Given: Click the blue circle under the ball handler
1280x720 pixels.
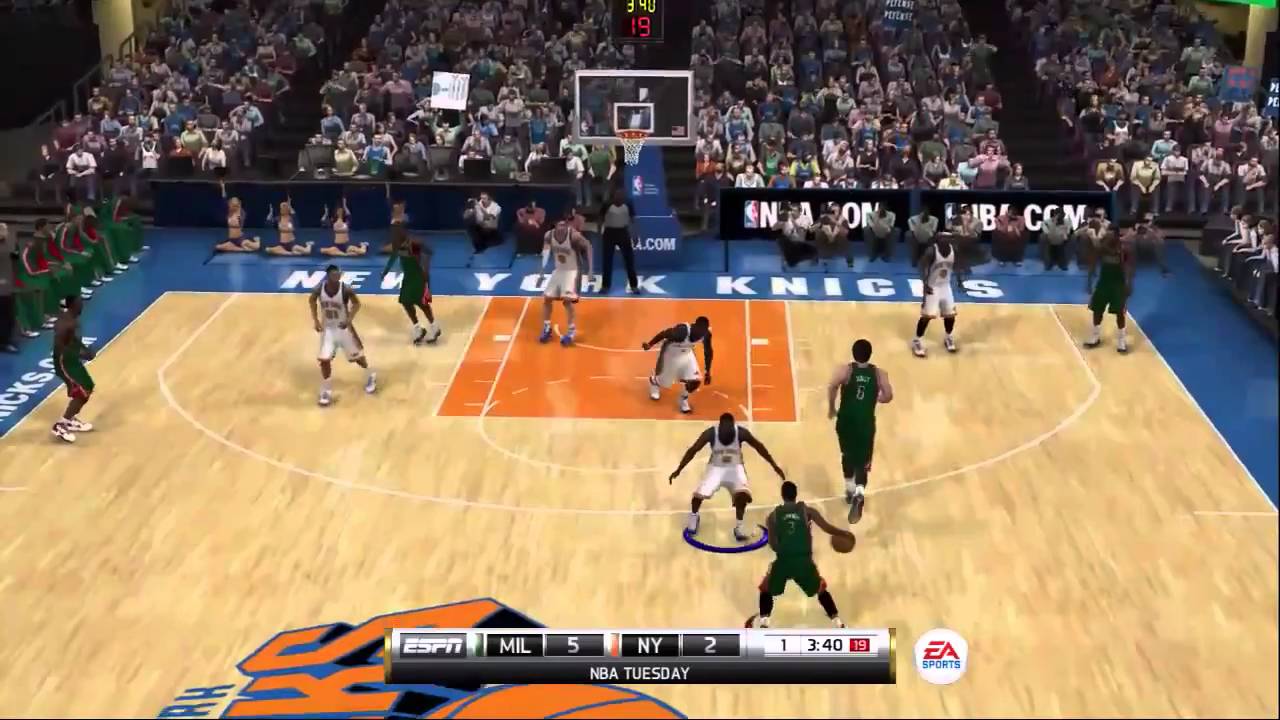Looking at the screenshot, I should tap(727, 538).
